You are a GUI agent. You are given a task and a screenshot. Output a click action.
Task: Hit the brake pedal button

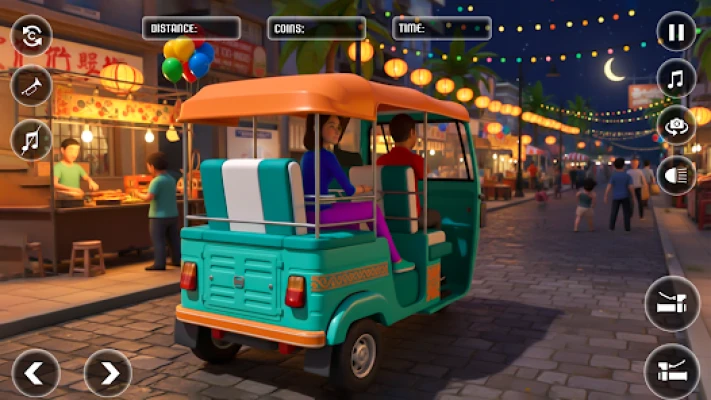click(x=672, y=303)
